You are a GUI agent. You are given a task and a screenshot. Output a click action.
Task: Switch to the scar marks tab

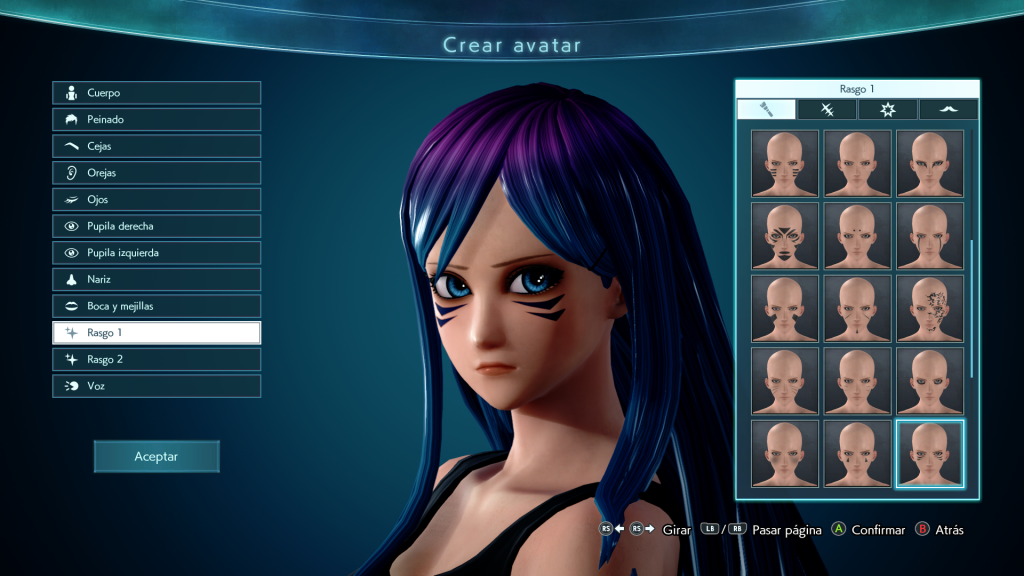tap(827, 110)
